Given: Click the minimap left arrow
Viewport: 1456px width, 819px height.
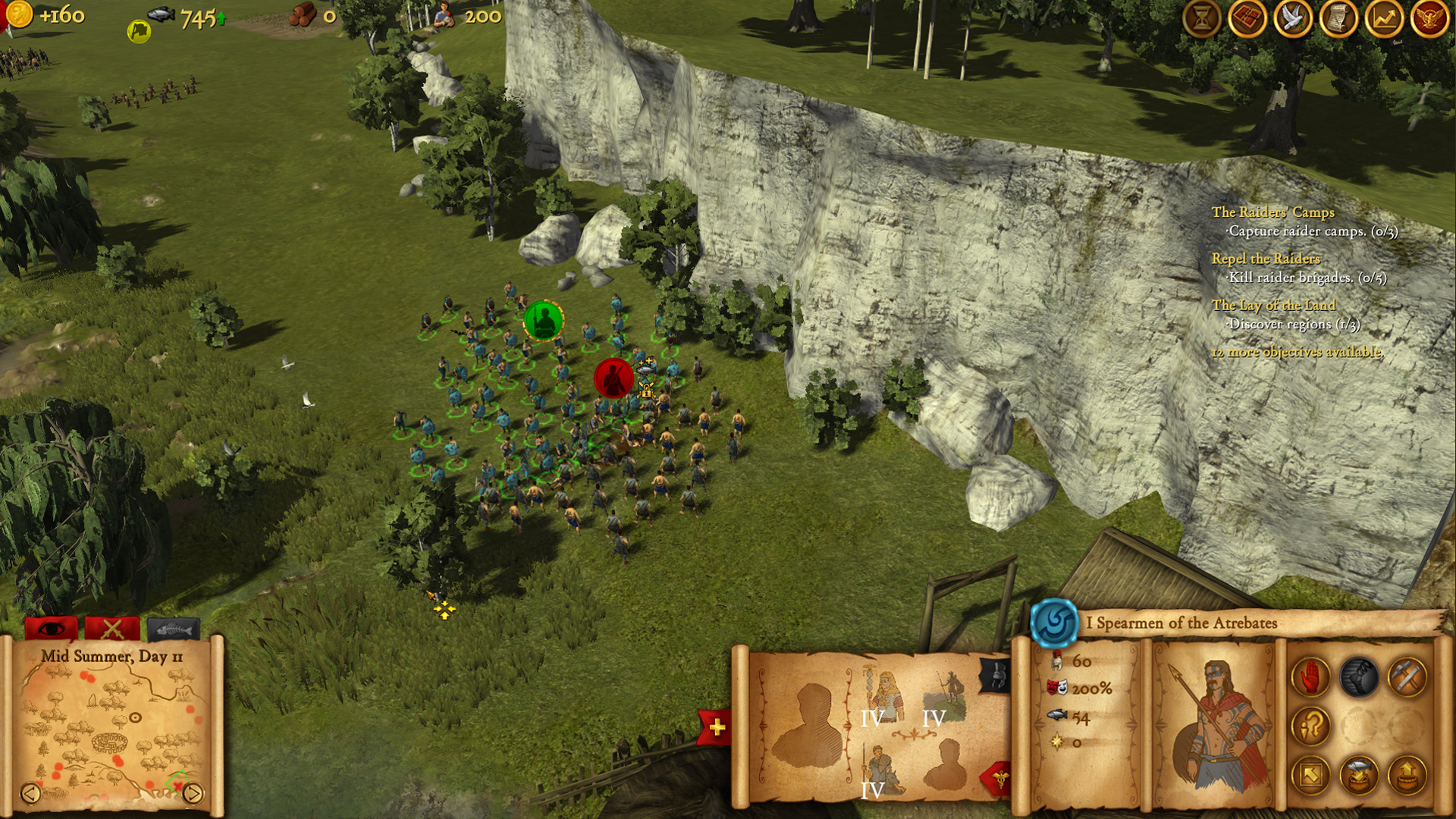Looking at the screenshot, I should 30,794.
